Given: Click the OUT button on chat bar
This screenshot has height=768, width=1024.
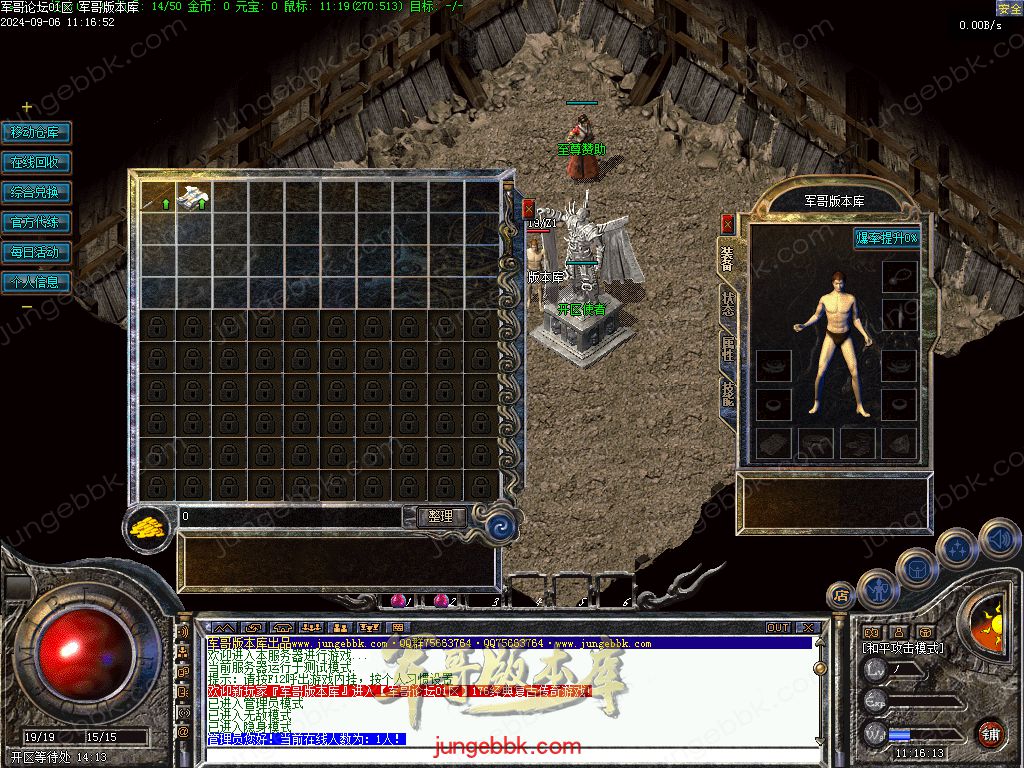Looking at the screenshot, I should pyautogui.click(x=778, y=628).
